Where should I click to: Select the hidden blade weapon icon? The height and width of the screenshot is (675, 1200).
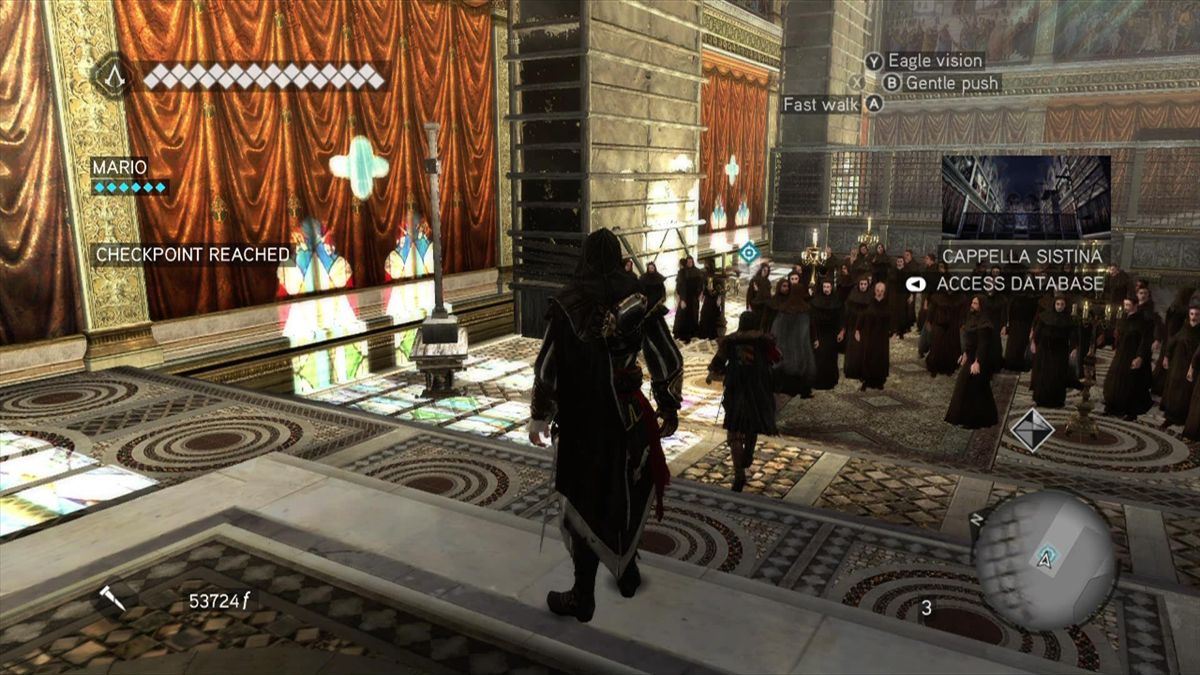[112, 599]
